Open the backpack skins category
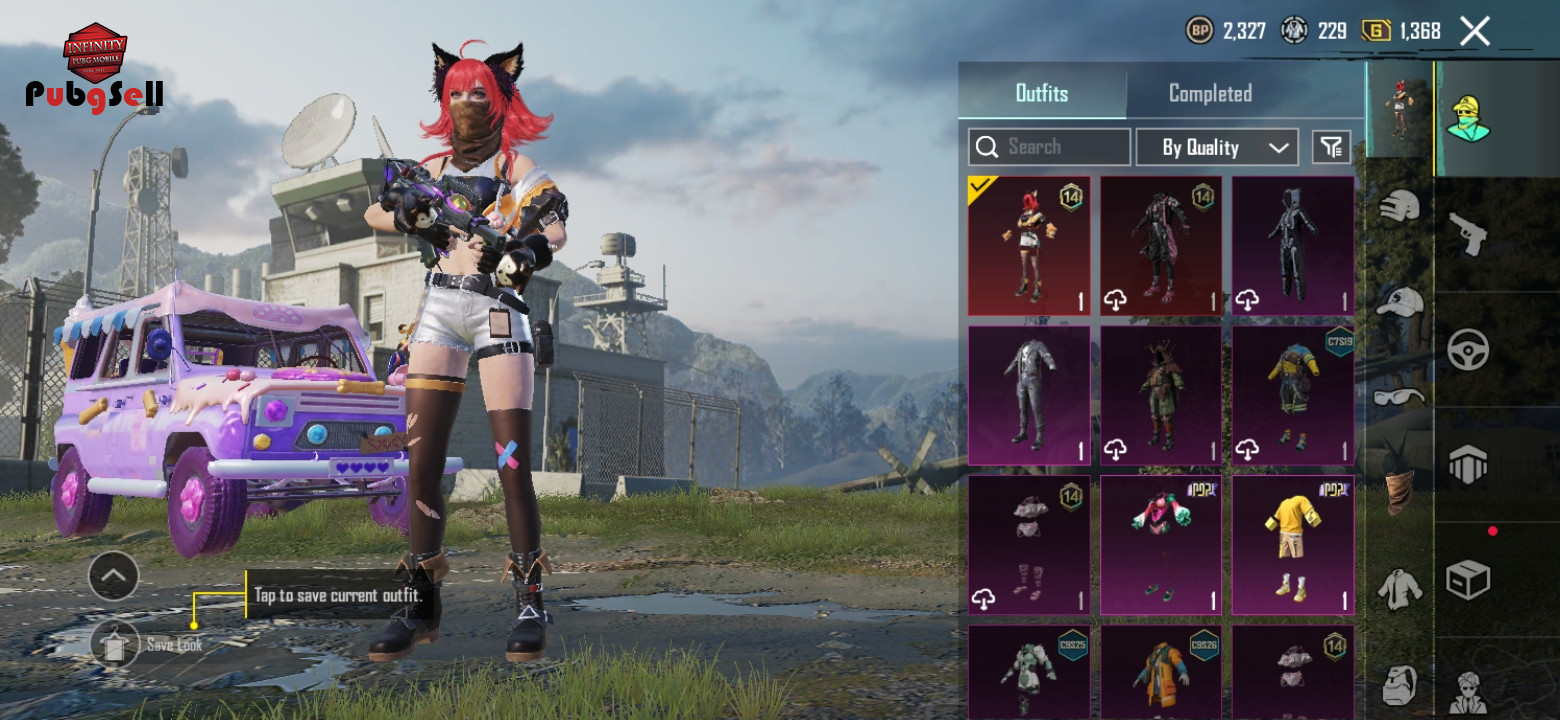1560x720 pixels. click(1399, 685)
